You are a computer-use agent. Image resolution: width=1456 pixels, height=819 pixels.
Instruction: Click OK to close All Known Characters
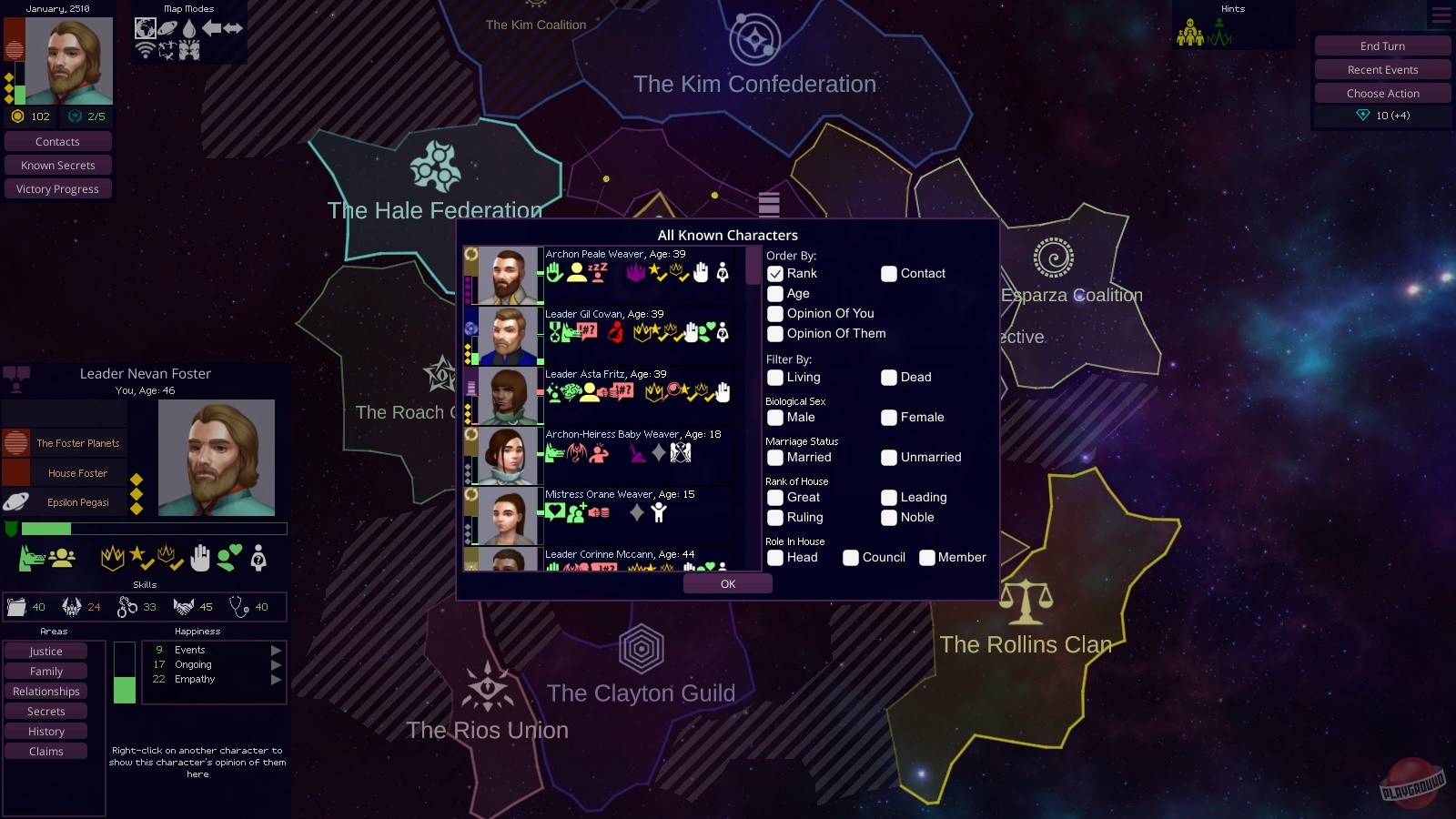pyautogui.click(x=727, y=583)
